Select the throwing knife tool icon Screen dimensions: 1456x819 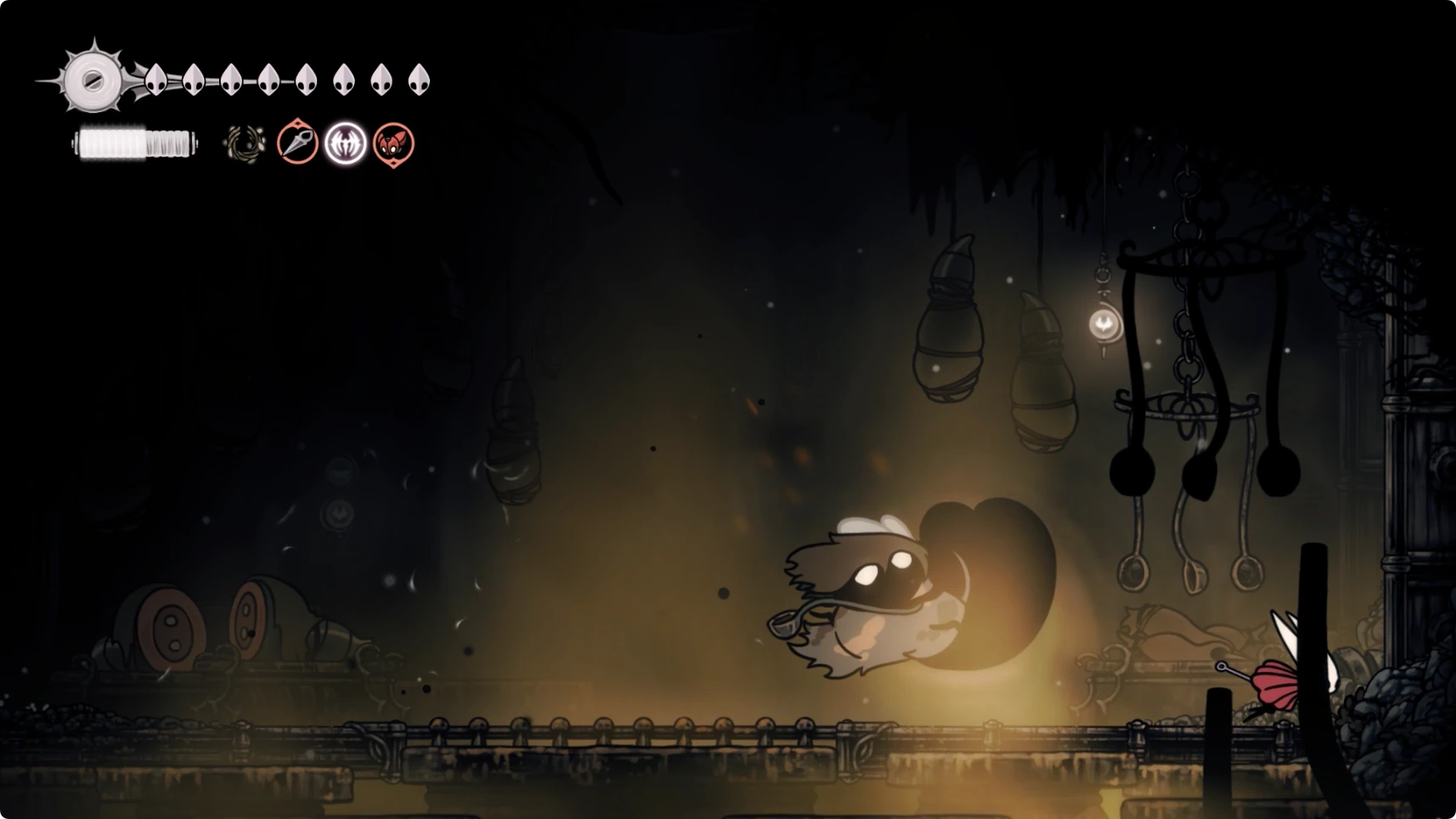click(297, 142)
